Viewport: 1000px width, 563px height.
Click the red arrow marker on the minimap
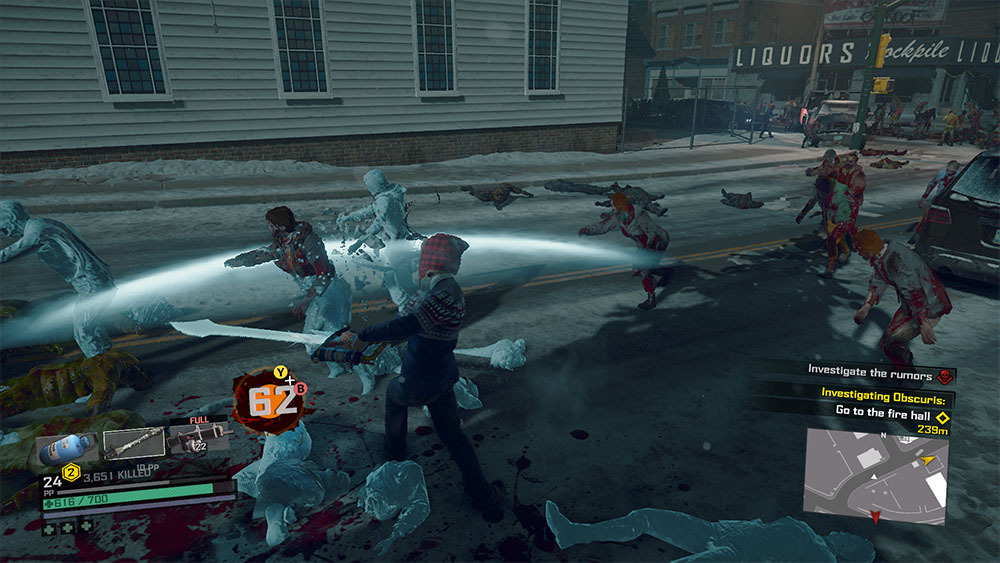pyautogui.click(x=877, y=517)
